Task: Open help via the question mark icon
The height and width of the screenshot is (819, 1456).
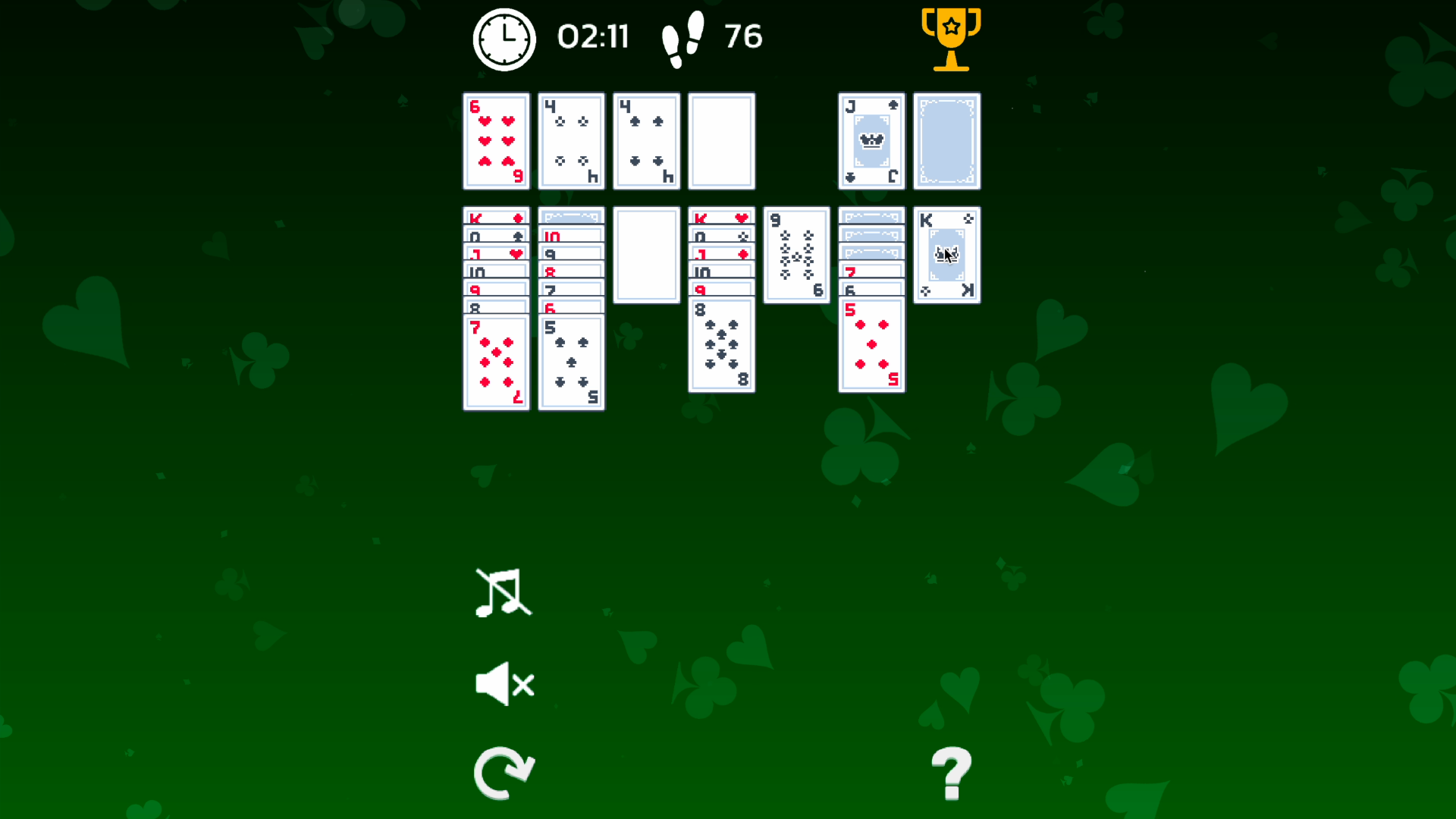Action: point(951,773)
